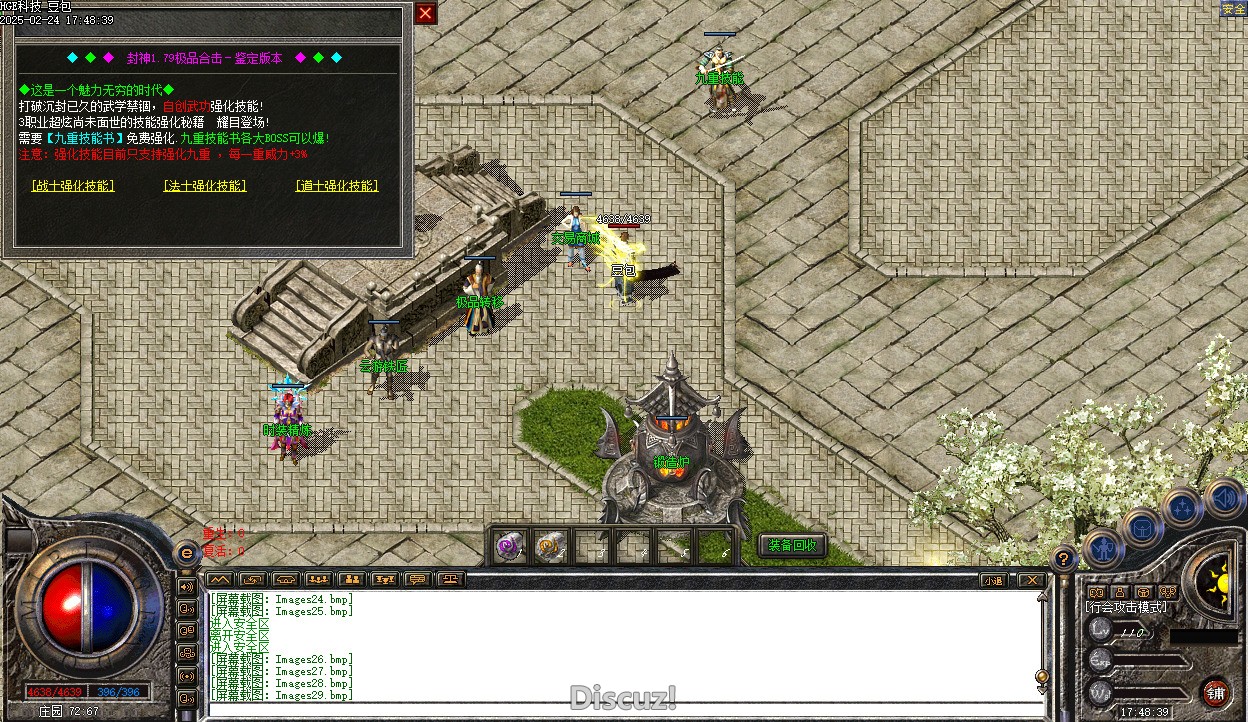Open the character equipment icon button
The image size is (1248, 722).
(1104, 548)
